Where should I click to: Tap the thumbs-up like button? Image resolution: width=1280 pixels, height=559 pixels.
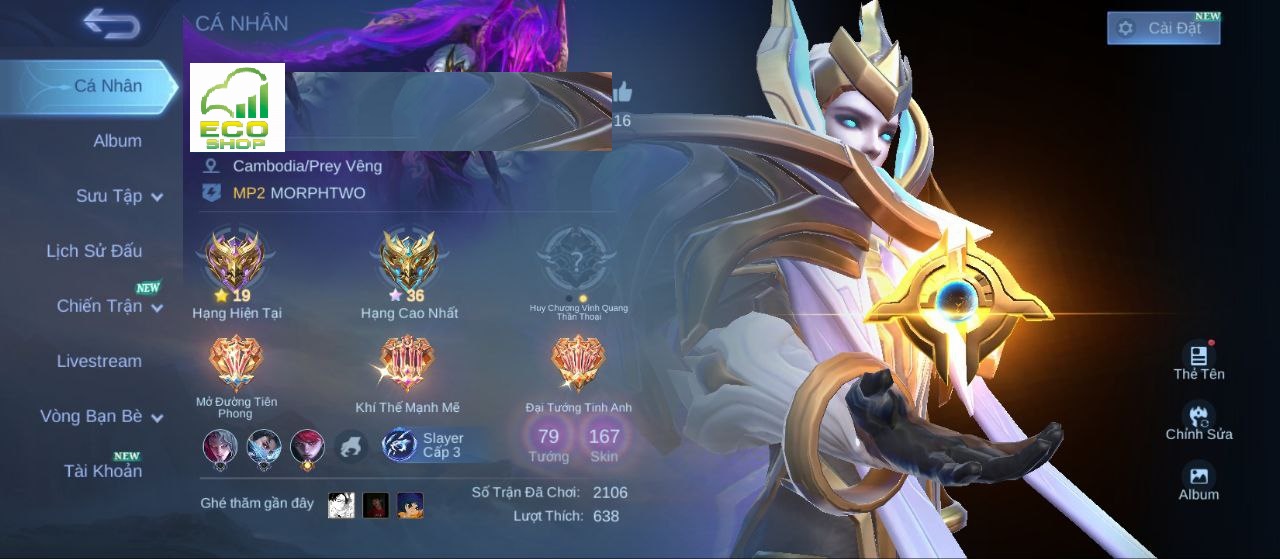[622, 93]
